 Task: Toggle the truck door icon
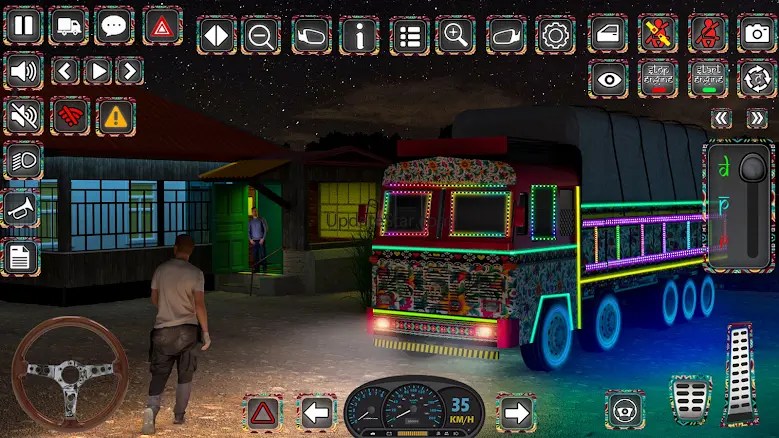(607, 34)
